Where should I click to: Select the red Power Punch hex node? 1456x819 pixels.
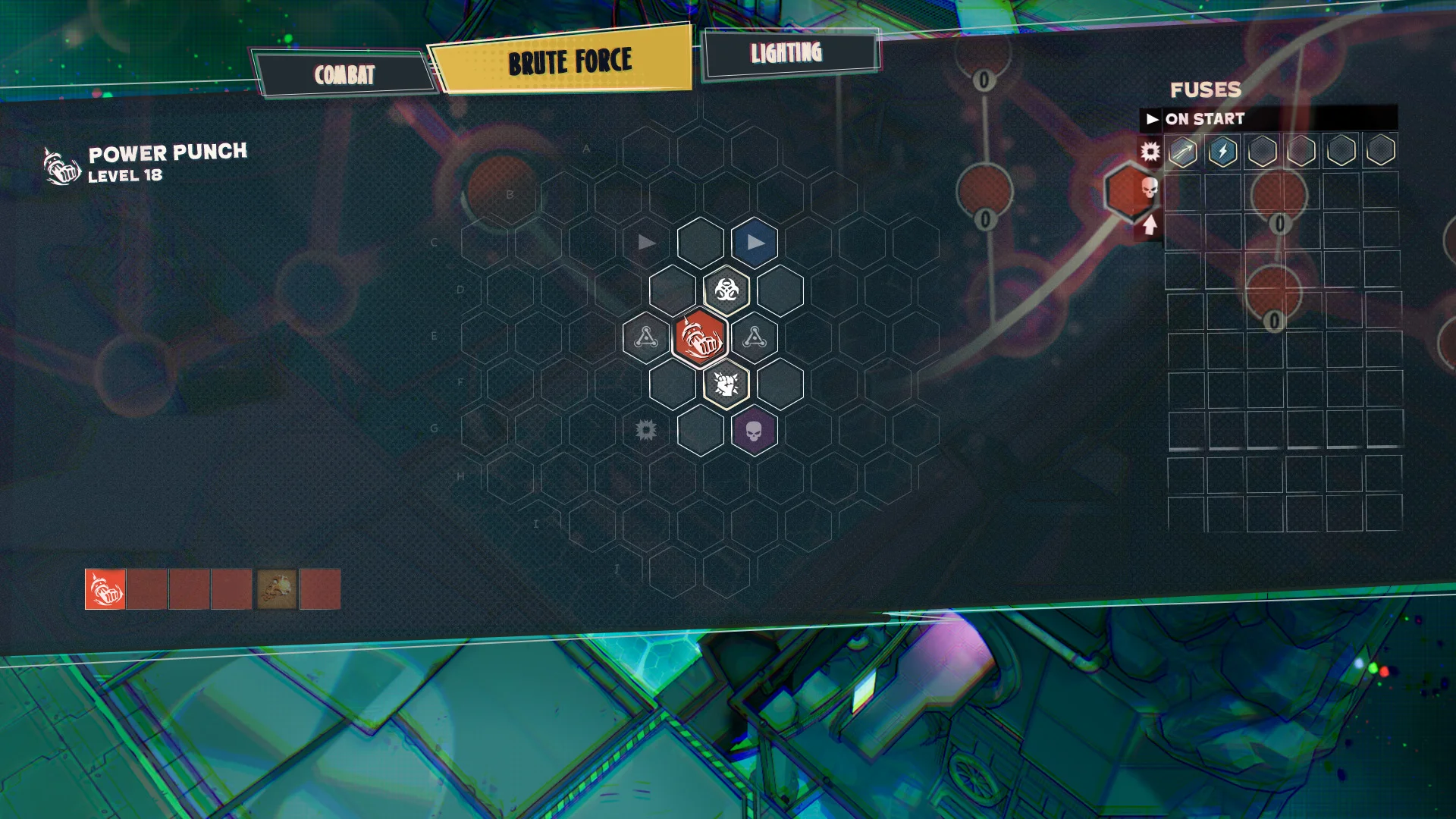pyautogui.click(x=699, y=337)
